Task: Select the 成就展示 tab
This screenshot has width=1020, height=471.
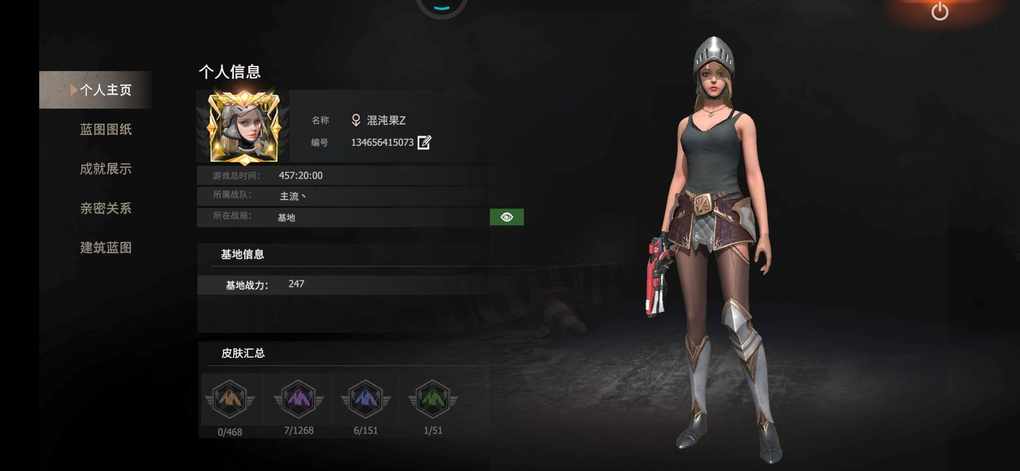Action: click(106, 169)
